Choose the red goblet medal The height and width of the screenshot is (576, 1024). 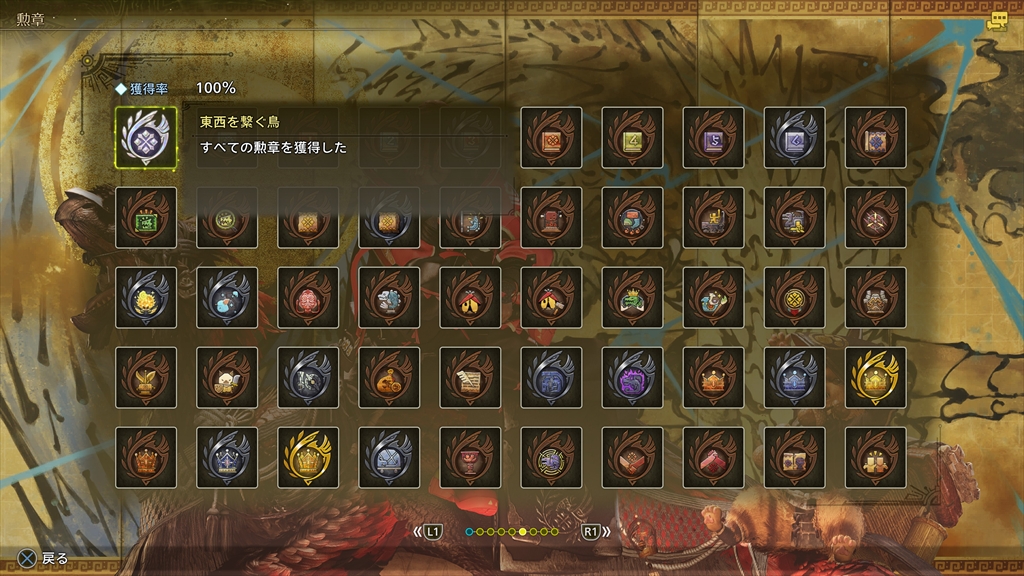(470, 457)
